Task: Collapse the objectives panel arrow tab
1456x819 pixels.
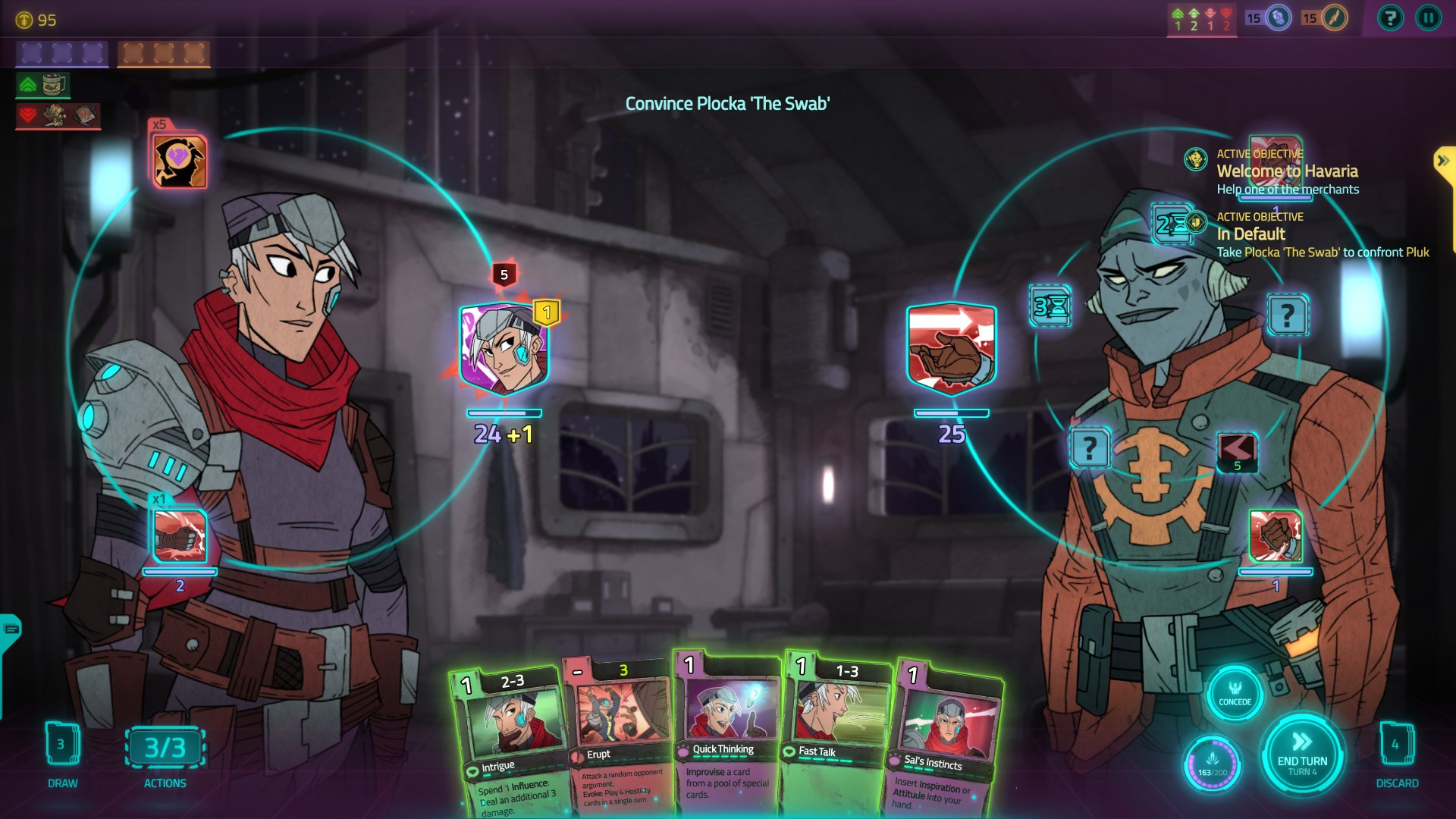Action: coord(1443,162)
